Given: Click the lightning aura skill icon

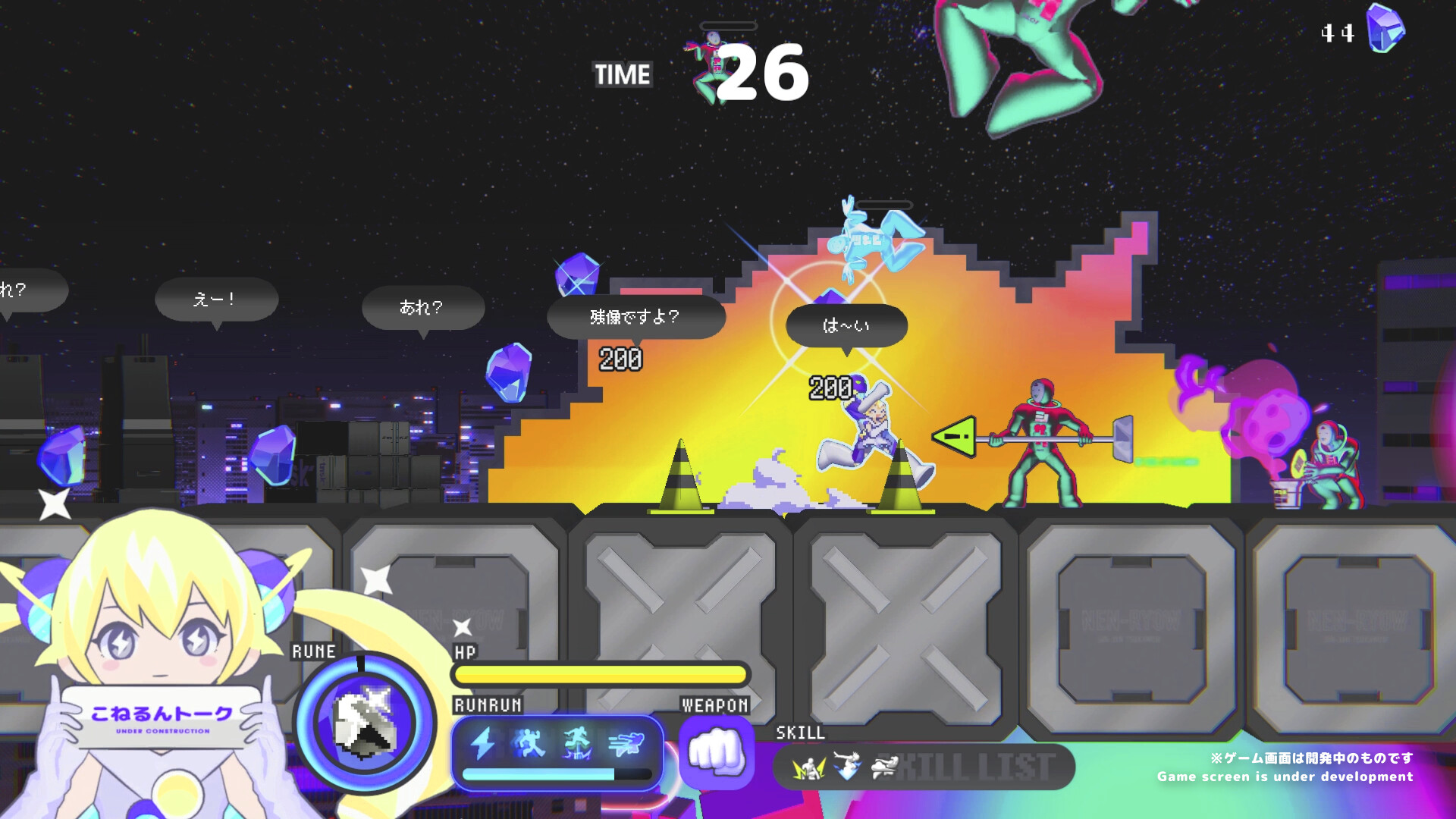Looking at the screenshot, I should click(809, 767).
